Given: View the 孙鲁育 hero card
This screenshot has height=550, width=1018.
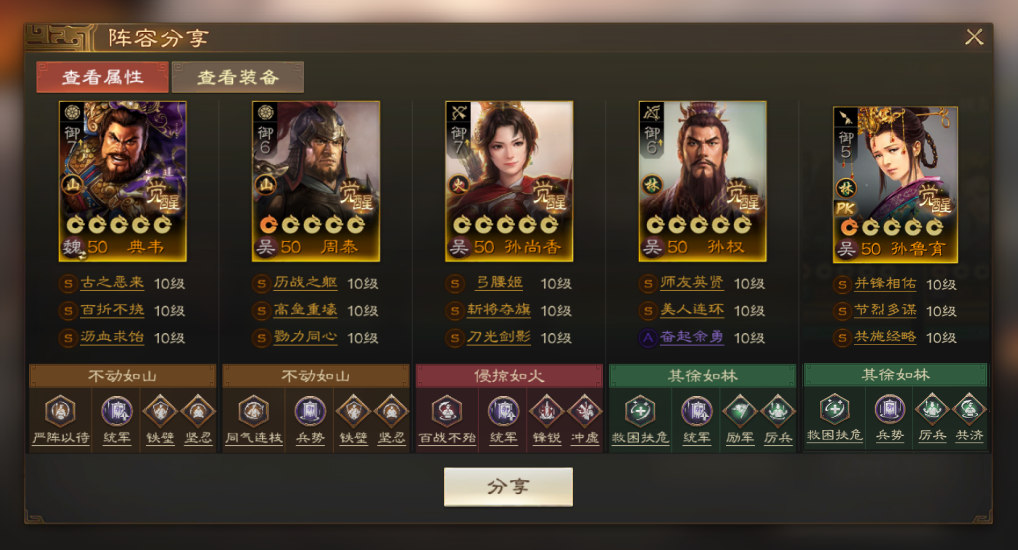Looking at the screenshot, I should 895,184.
